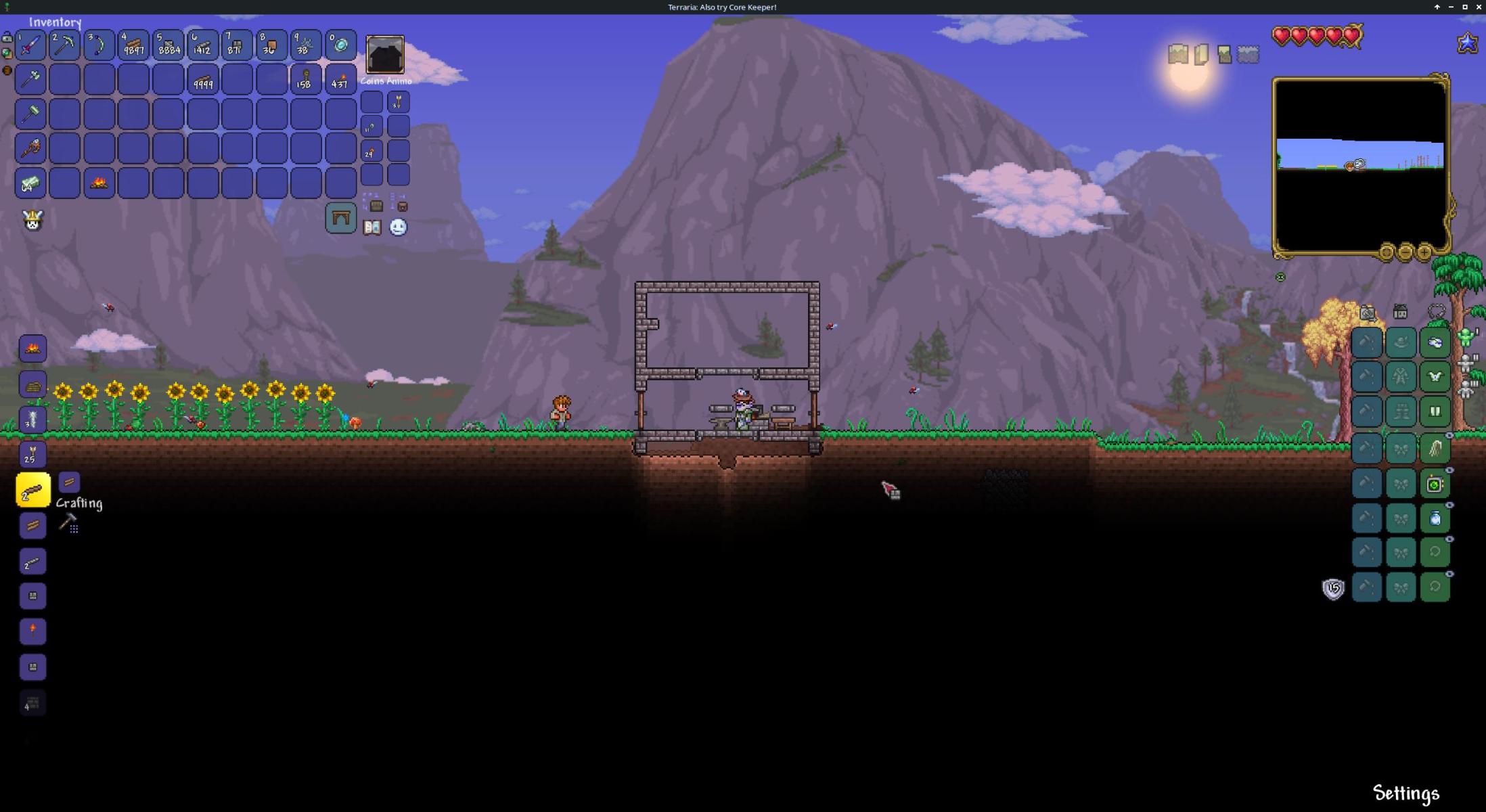Click the magic mirror in hotbar slot 0
This screenshot has width=1486, height=812.
pos(340,45)
